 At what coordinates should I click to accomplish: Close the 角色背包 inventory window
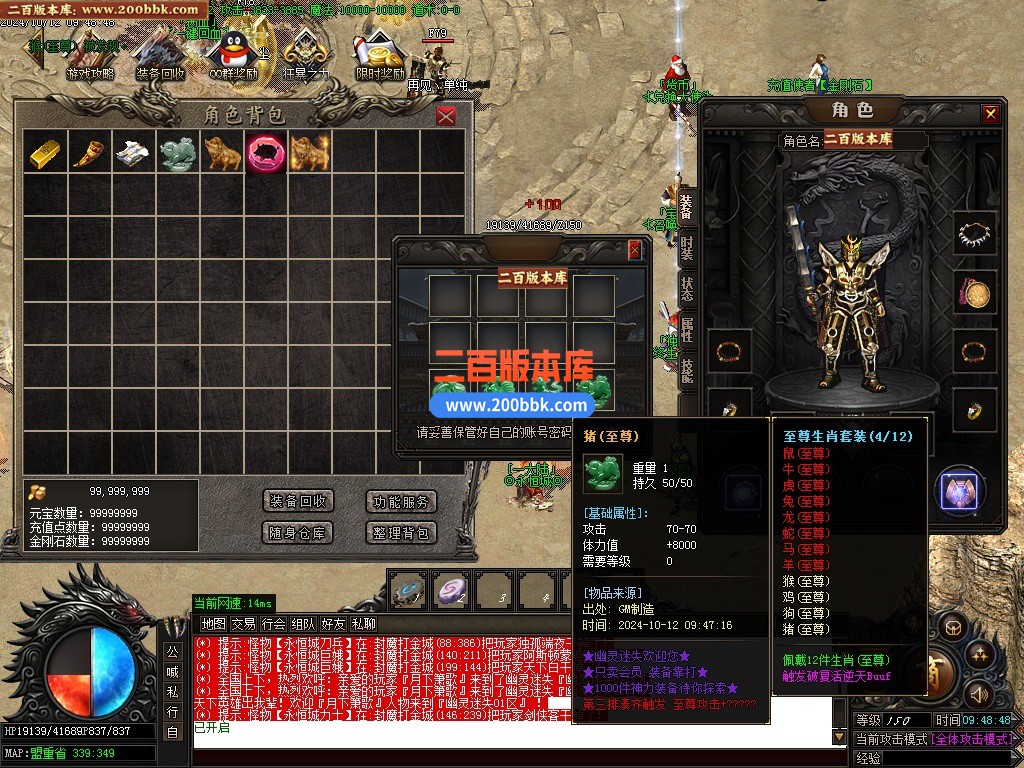pyautogui.click(x=446, y=116)
